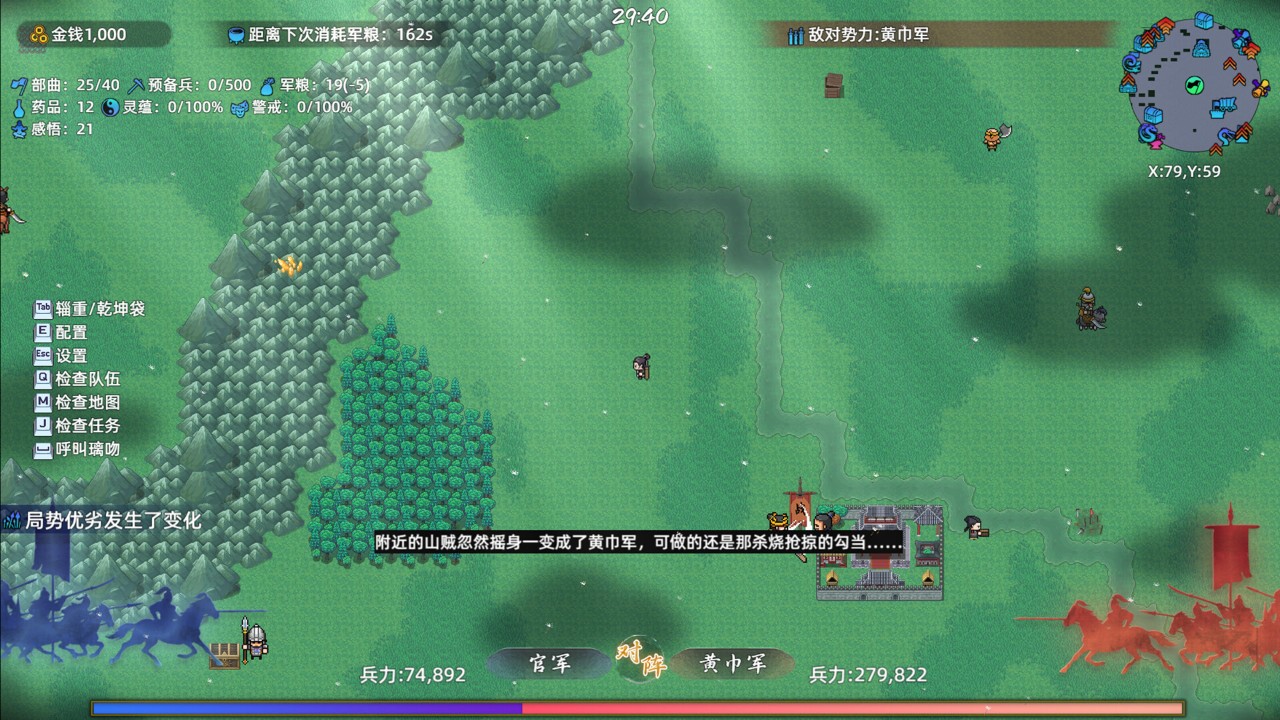The image size is (1280, 720).
Task: Select the hammer icon beside 部曲
Action: [19, 85]
